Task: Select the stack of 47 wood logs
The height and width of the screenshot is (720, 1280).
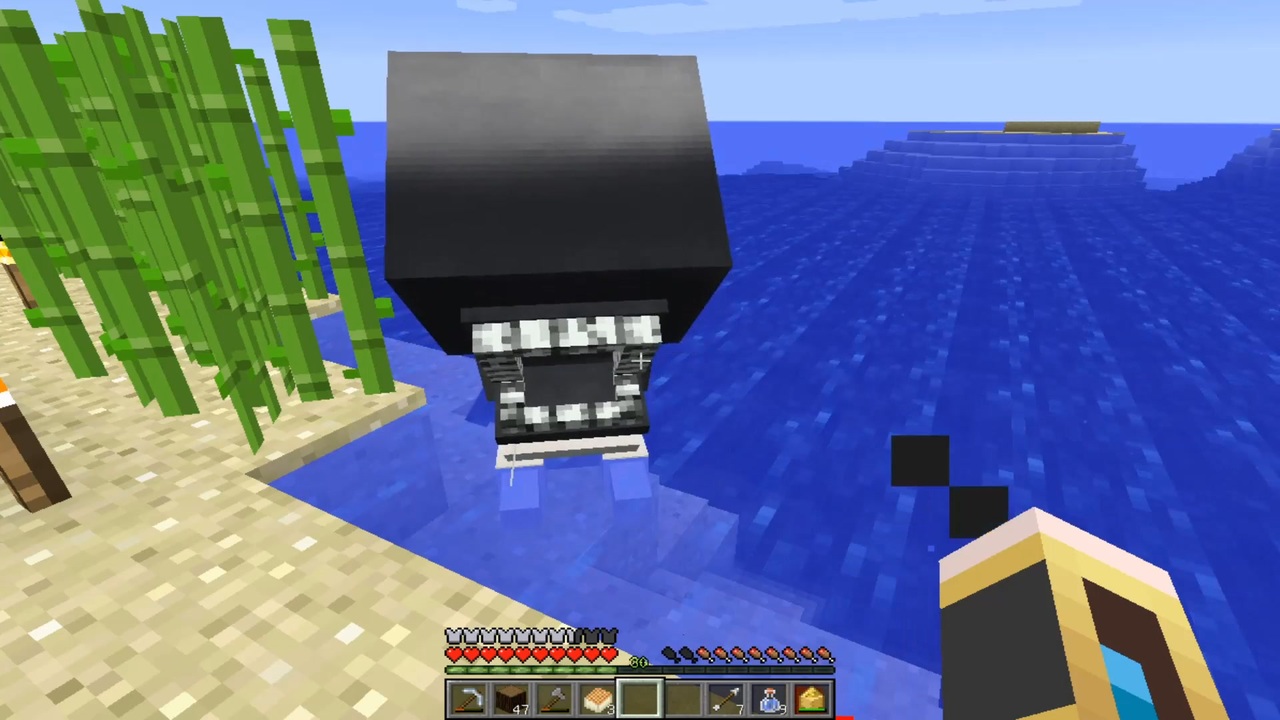Action: pos(510,698)
